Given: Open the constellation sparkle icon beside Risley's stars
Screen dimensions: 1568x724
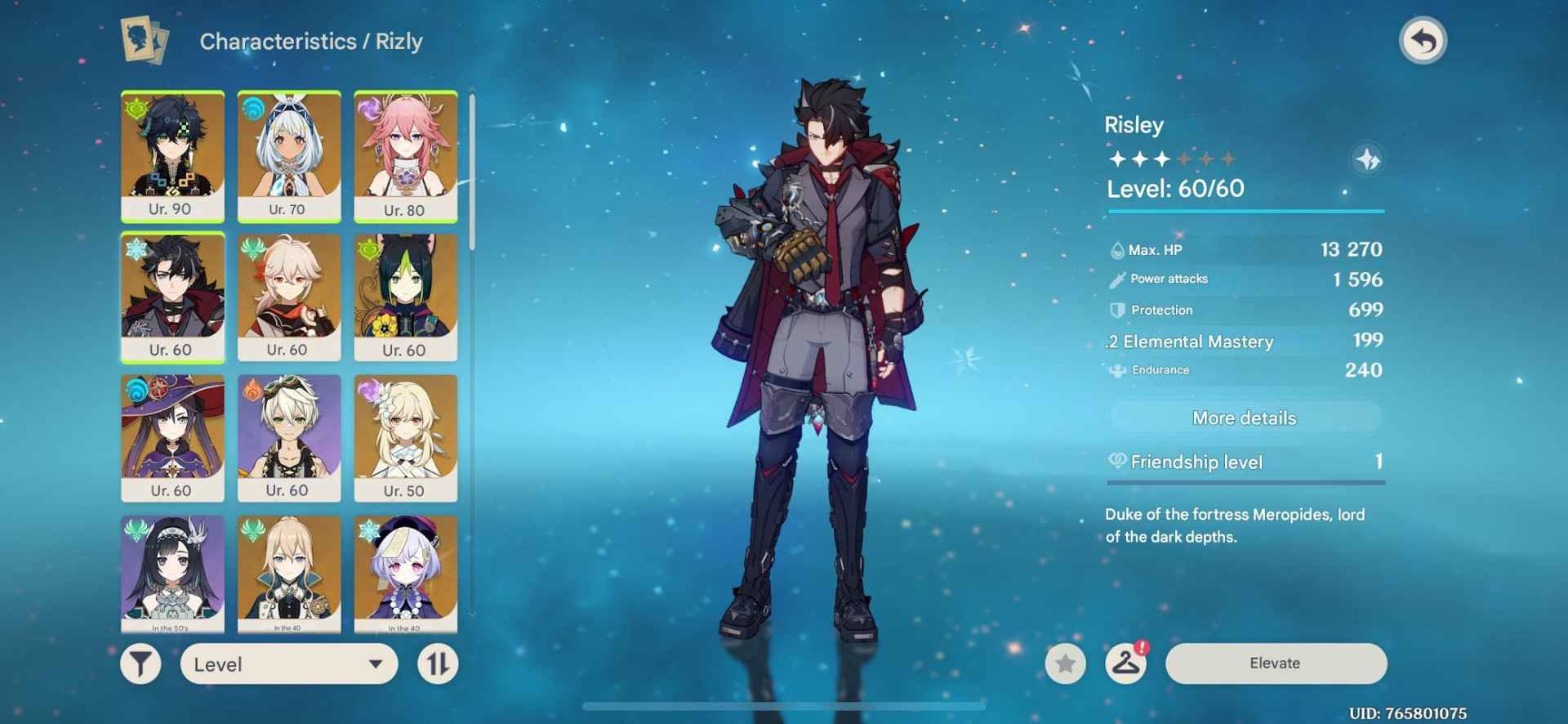Looking at the screenshot, I should 1370,161.
